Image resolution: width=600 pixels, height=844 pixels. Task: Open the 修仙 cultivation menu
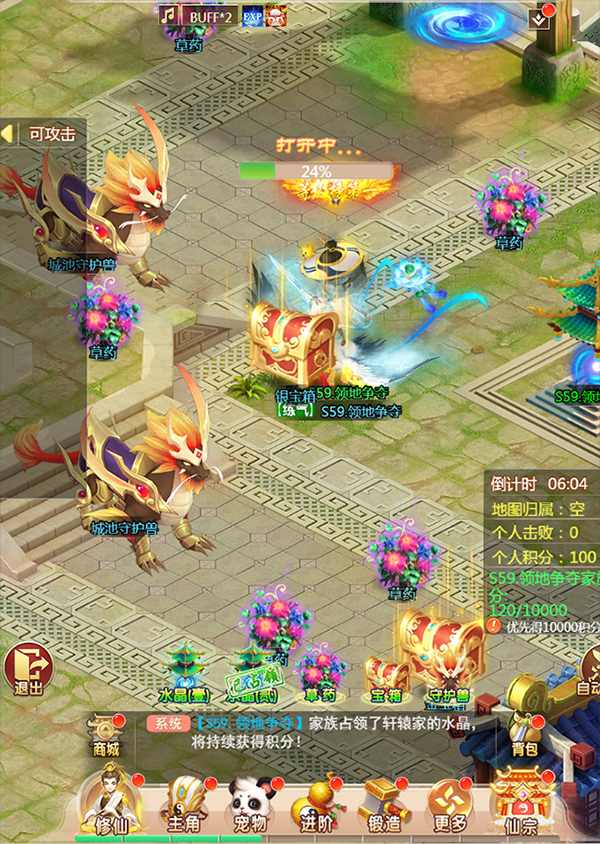[108, 798]
